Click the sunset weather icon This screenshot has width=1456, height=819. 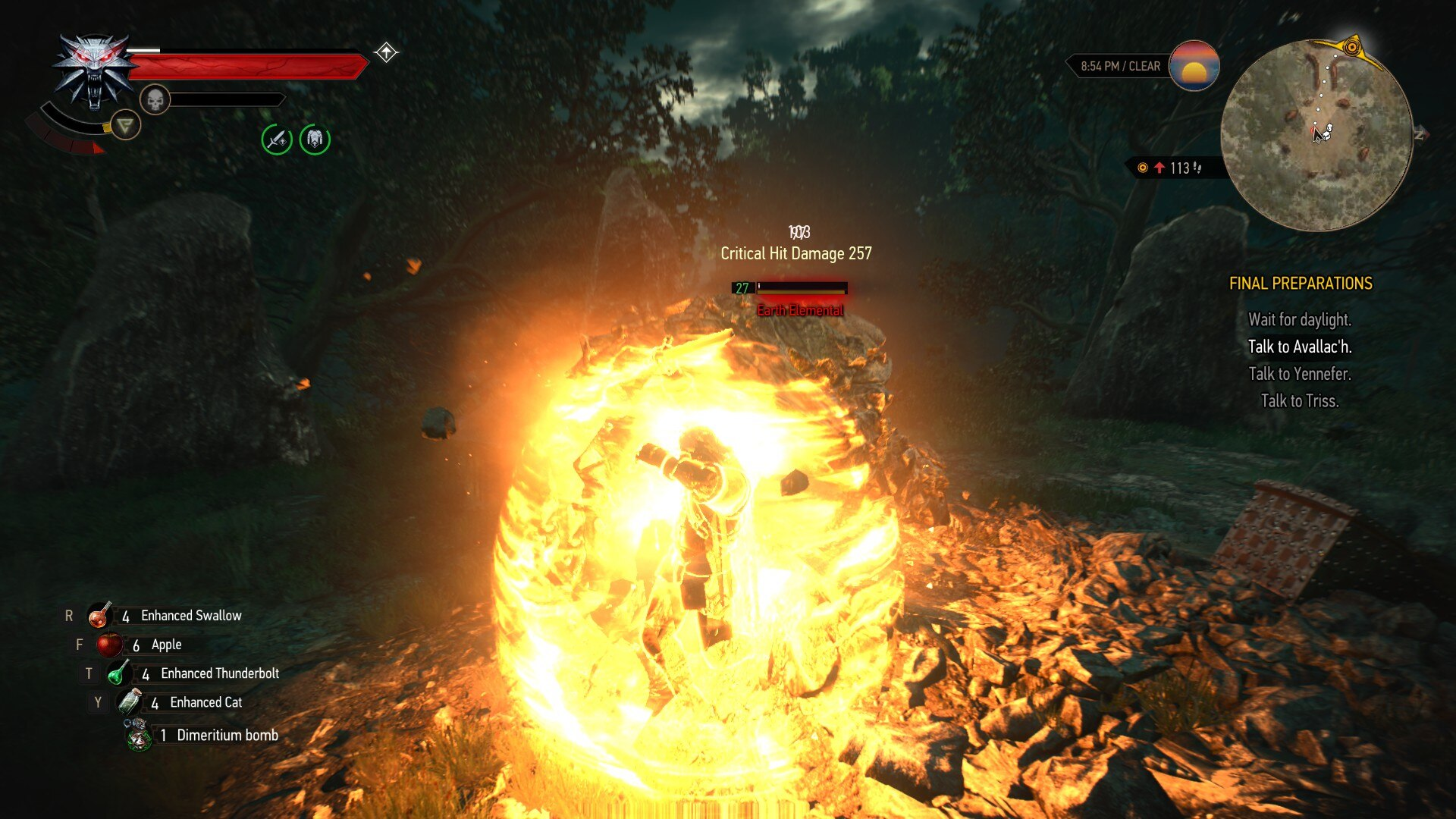point(1194,66)
